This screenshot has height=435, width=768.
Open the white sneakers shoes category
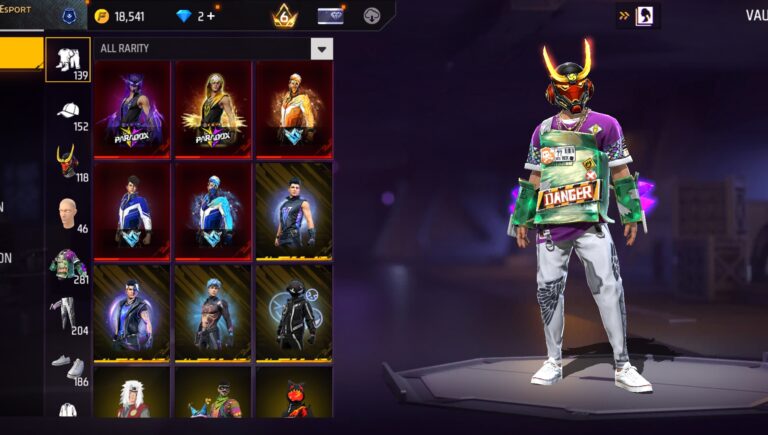click(x=68, y=366)
